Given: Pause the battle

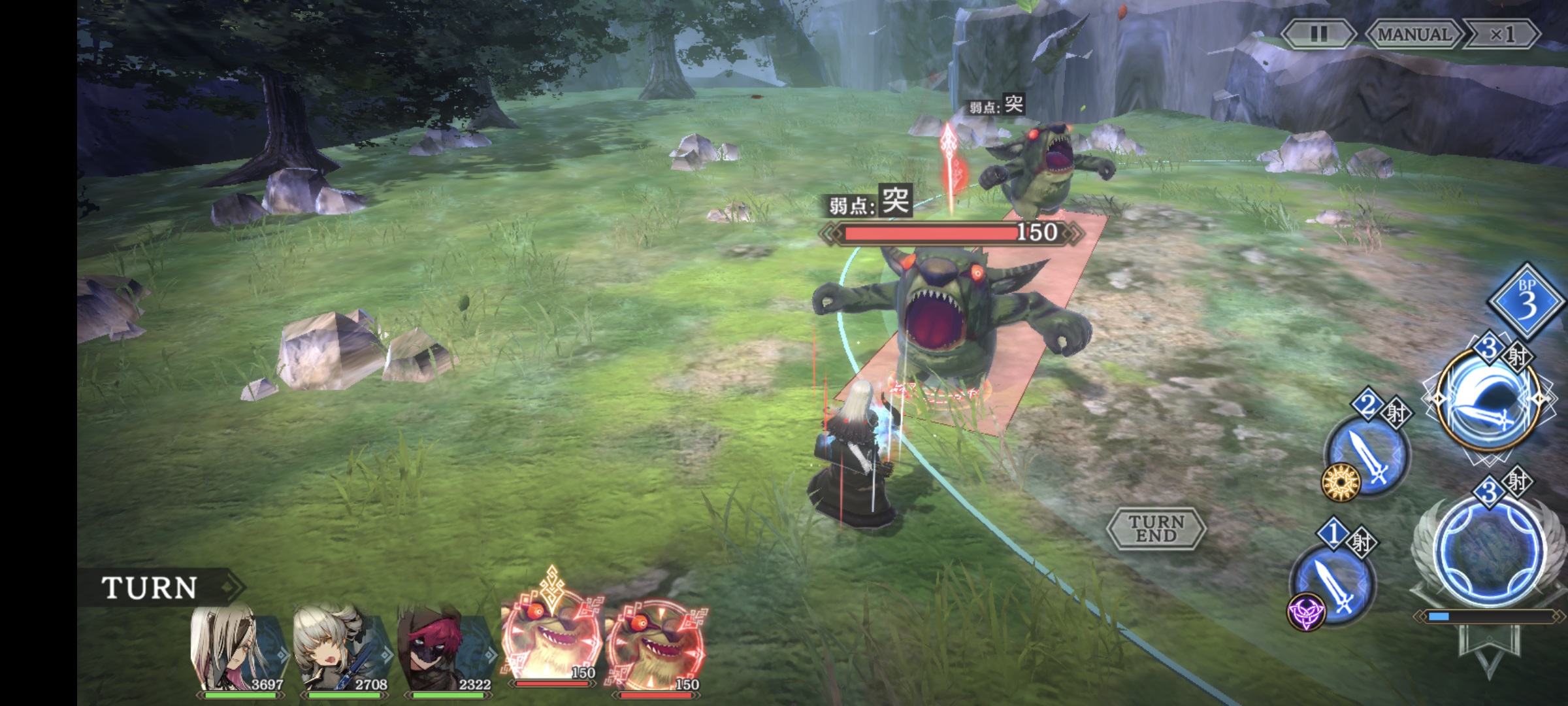Looking at the screenshot, I should coord(1318,34).
